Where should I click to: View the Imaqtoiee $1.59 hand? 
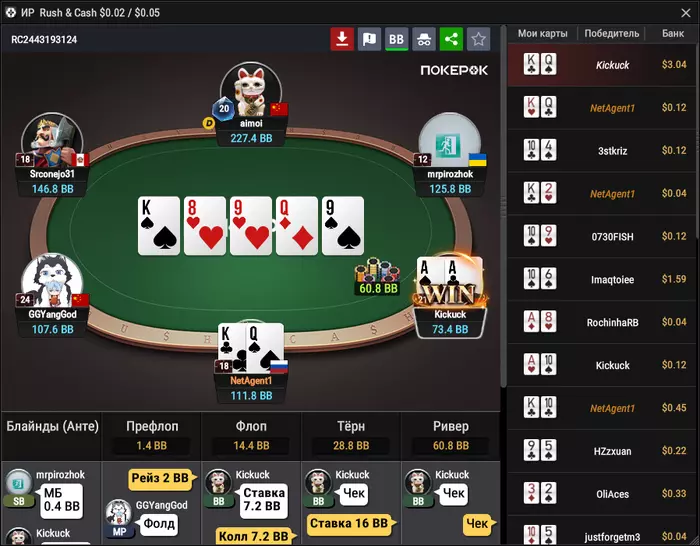click(604, 279)
